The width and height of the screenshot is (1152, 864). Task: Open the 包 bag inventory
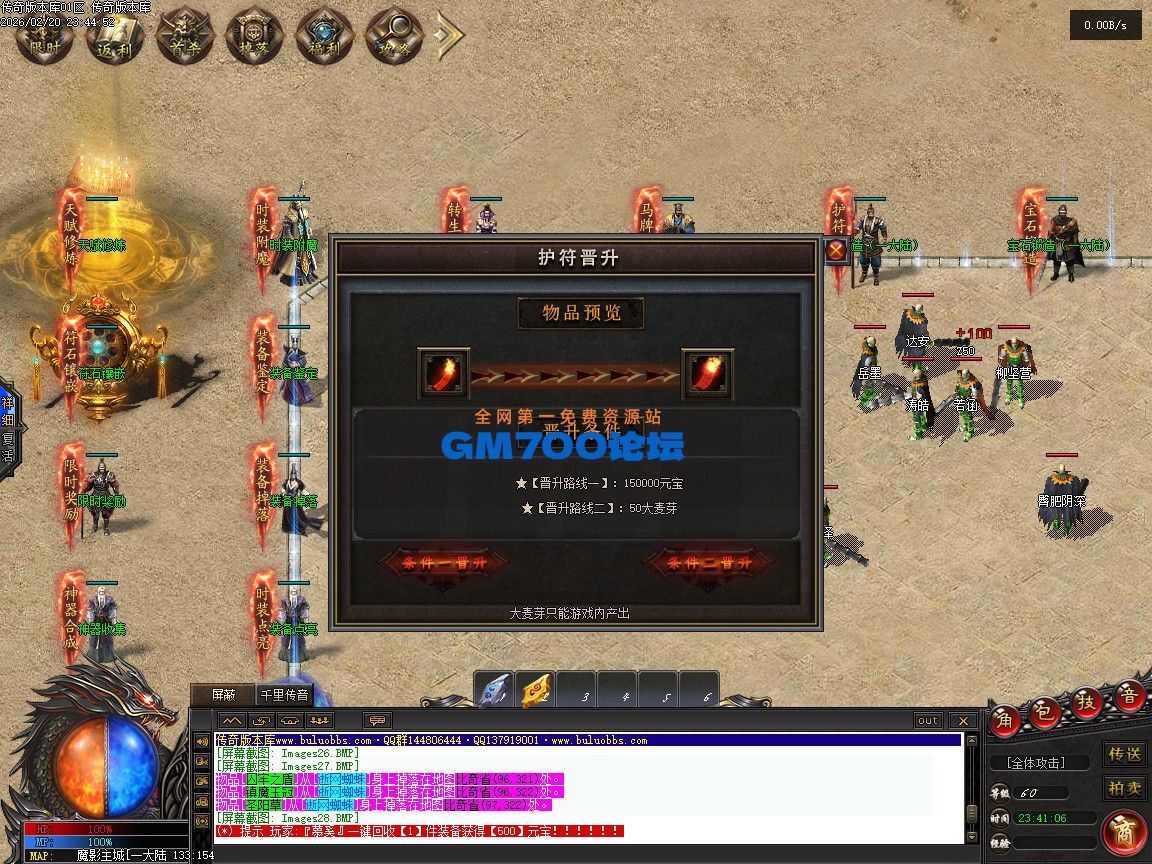(1046, 709)
